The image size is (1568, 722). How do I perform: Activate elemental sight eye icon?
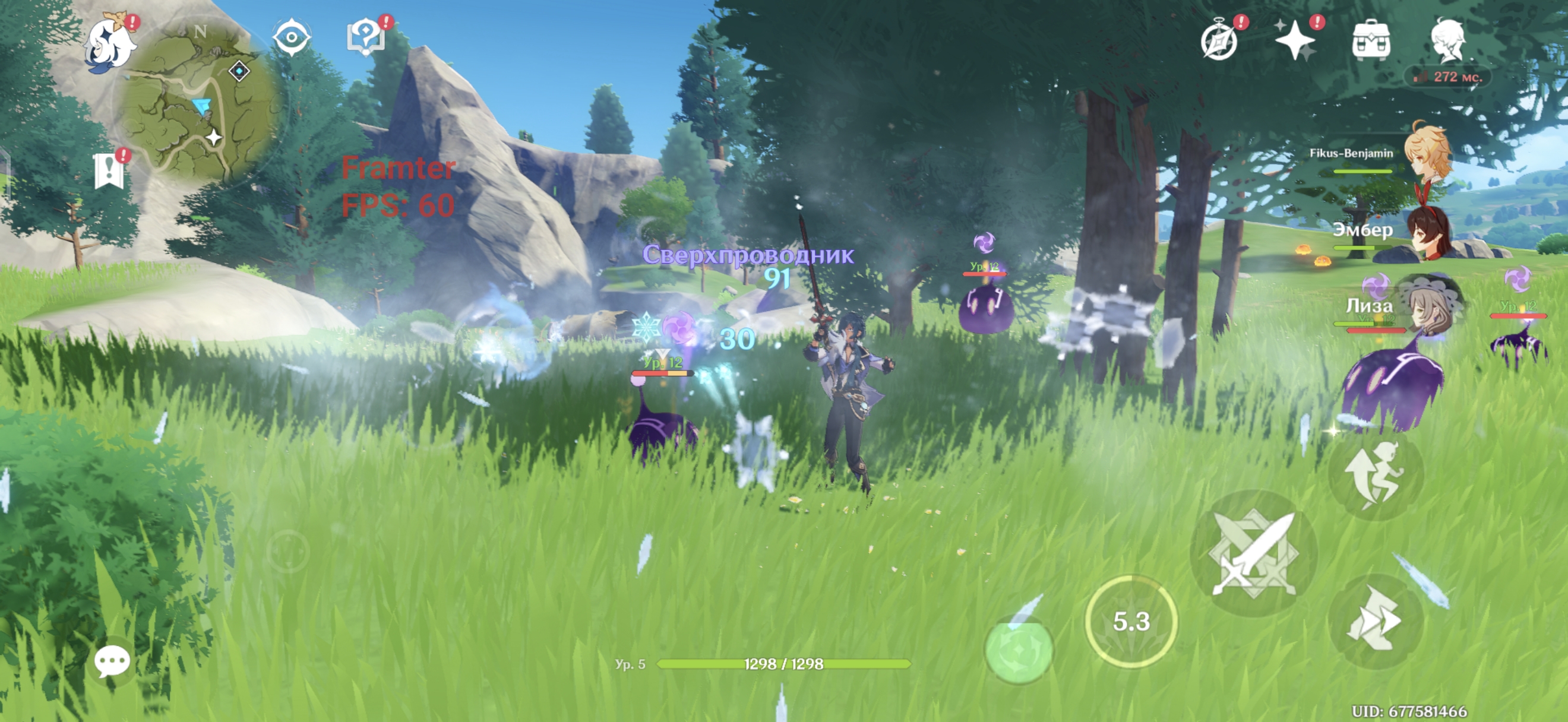tap(292, 38)
